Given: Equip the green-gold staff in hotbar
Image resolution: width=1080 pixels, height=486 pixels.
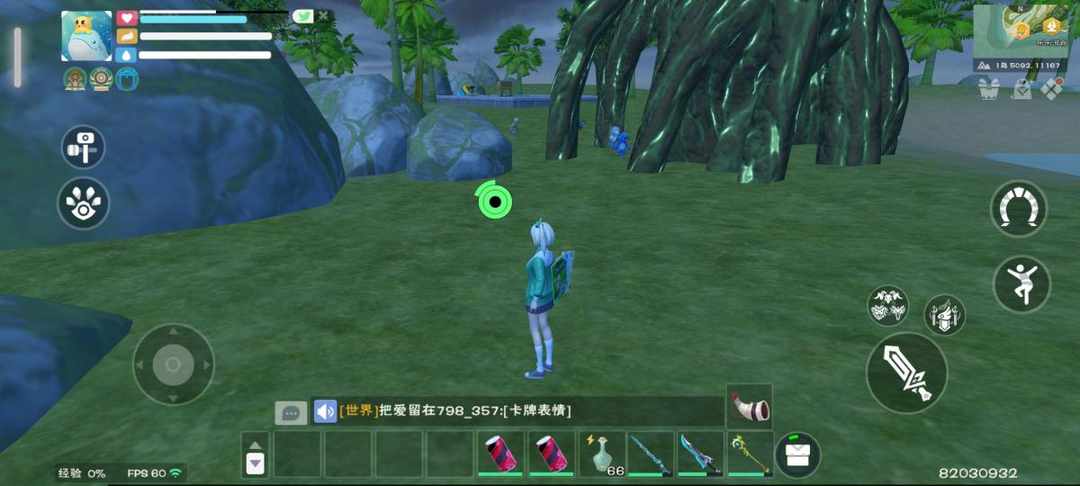Looking at the screenshot, I should point(750,454).
